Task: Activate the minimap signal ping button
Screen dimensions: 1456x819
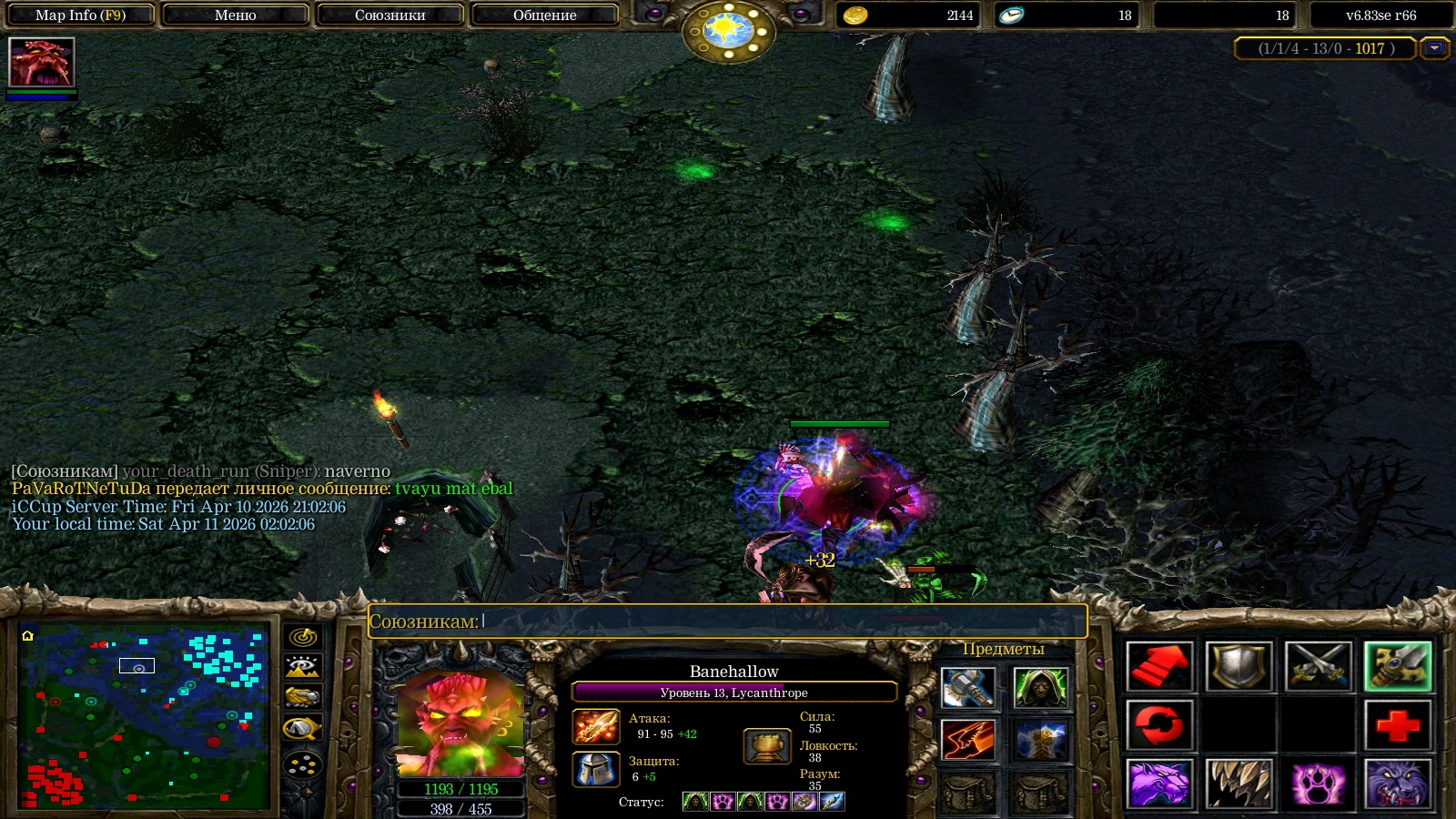Action: point(303,637)
